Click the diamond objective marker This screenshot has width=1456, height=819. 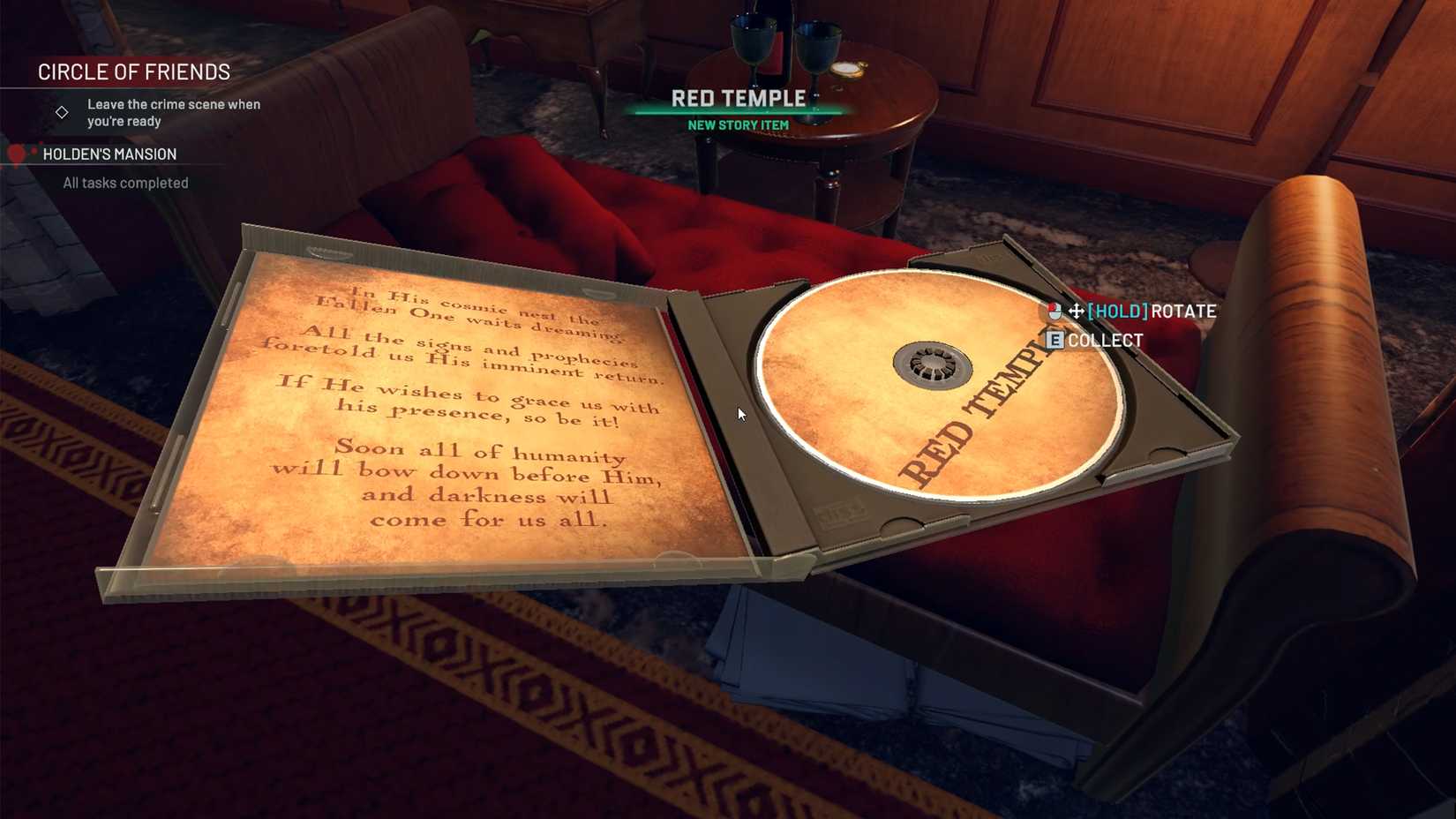62,111
